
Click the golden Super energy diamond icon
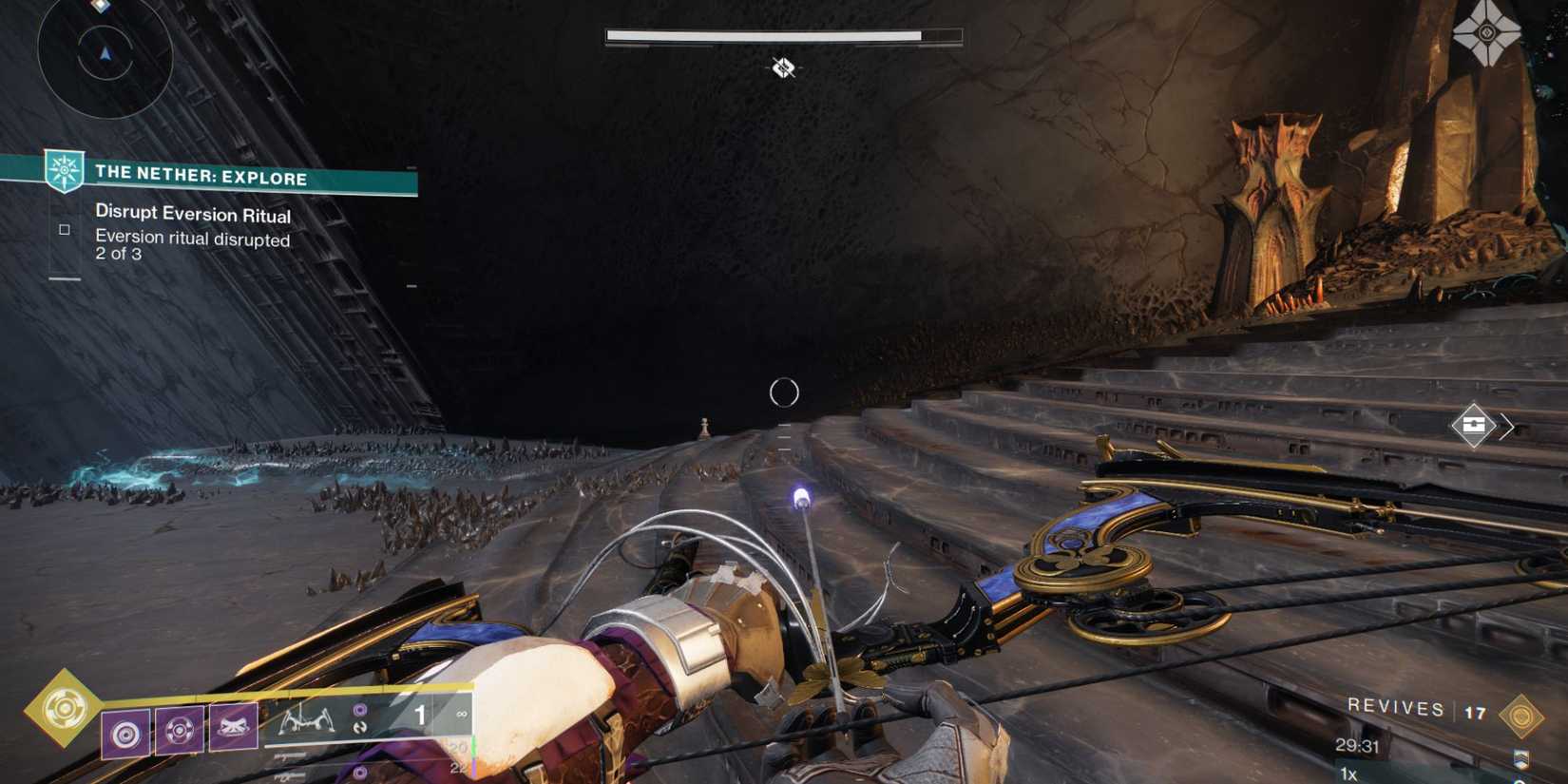click(x=65, y=707)
